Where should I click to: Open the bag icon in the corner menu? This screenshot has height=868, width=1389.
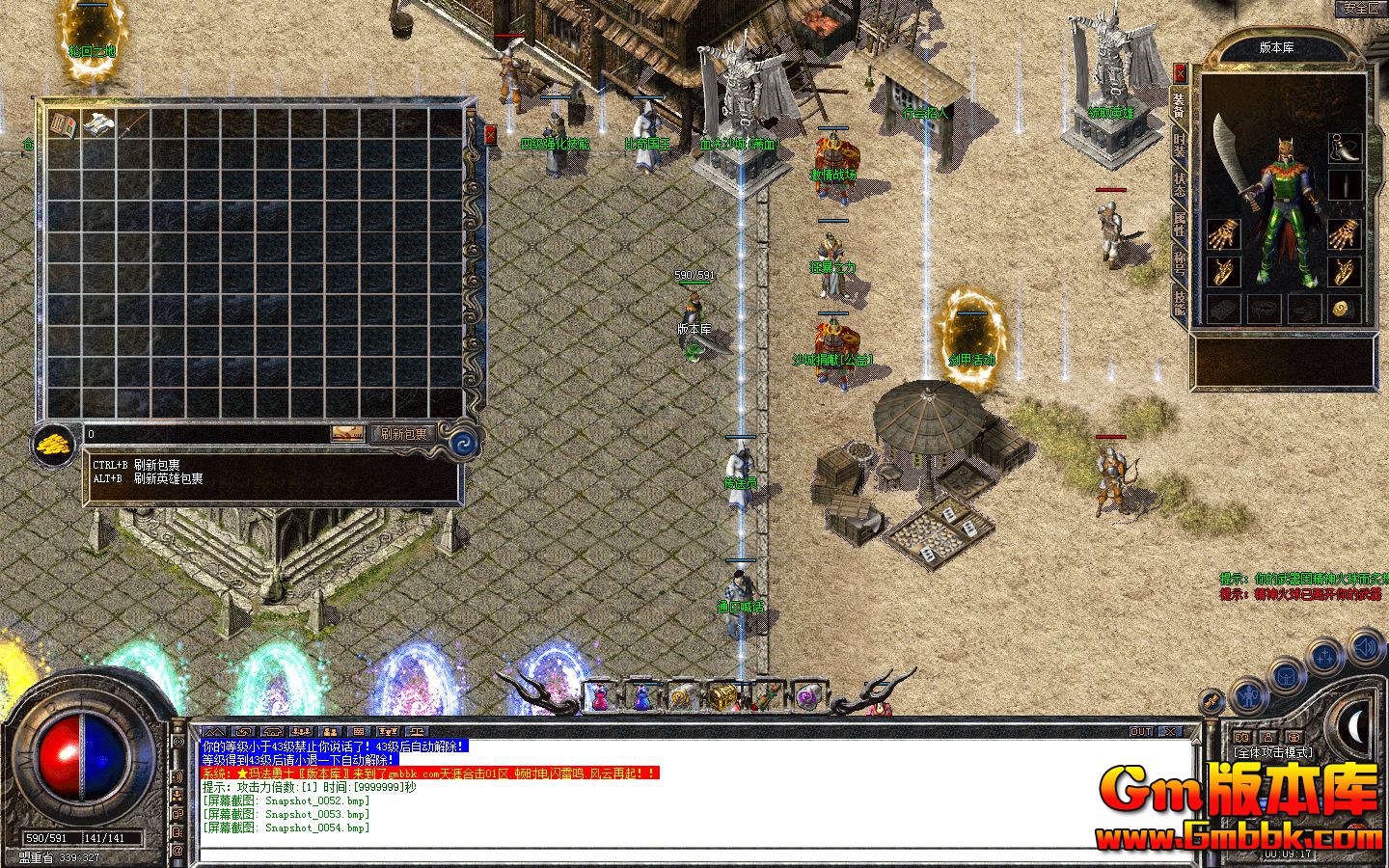coord(1286,675)
